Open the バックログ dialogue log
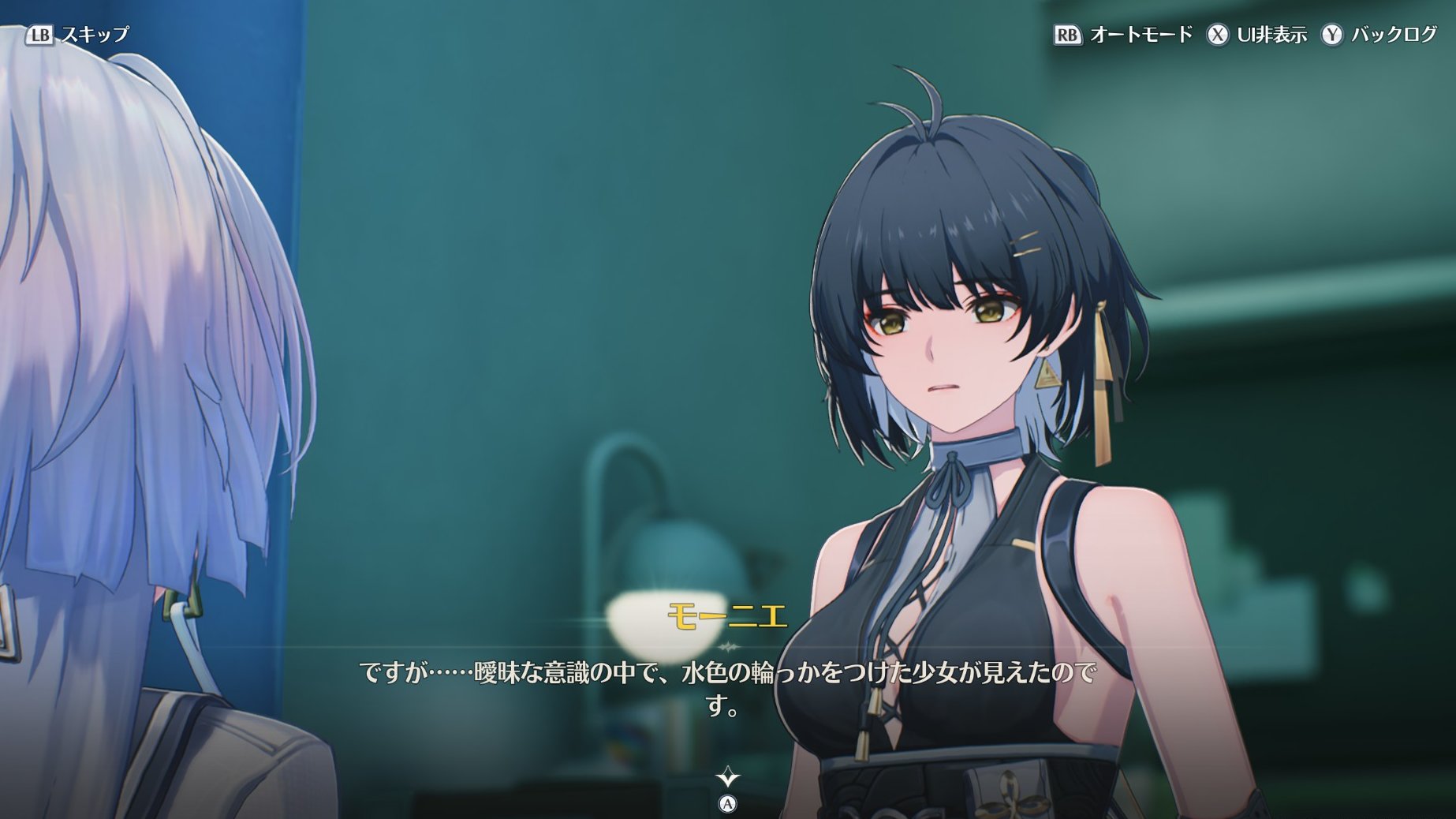Image resolution: width=1456 pixels, height=819 pixels. click(1380, 35)
